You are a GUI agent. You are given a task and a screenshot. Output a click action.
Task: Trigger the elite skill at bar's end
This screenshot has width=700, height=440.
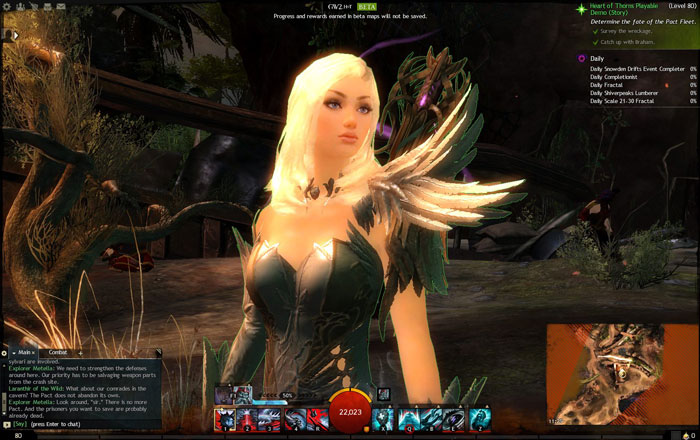tap(480, 419)
